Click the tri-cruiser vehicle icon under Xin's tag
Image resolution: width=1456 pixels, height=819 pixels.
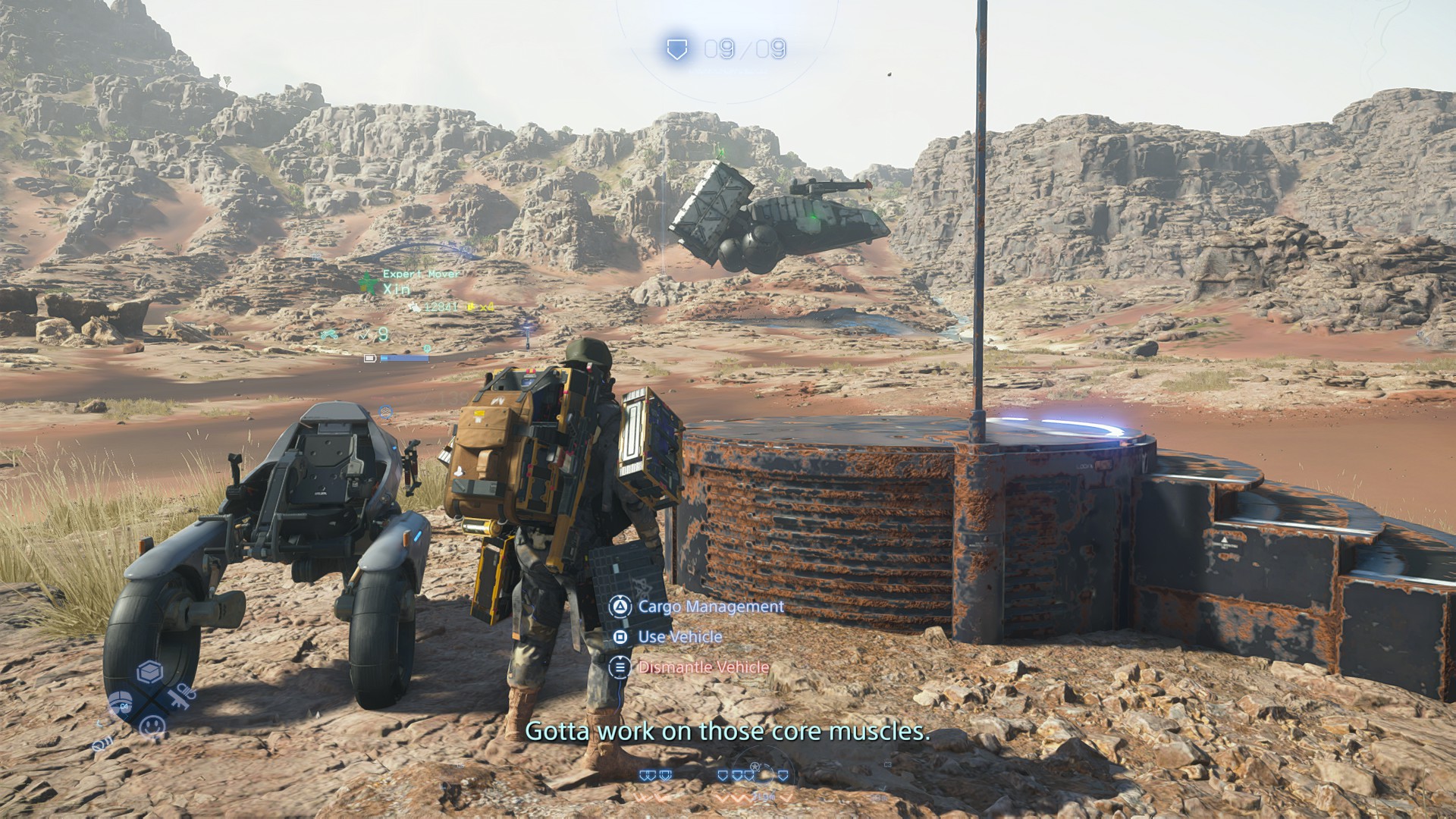click(x=328, y=334)
